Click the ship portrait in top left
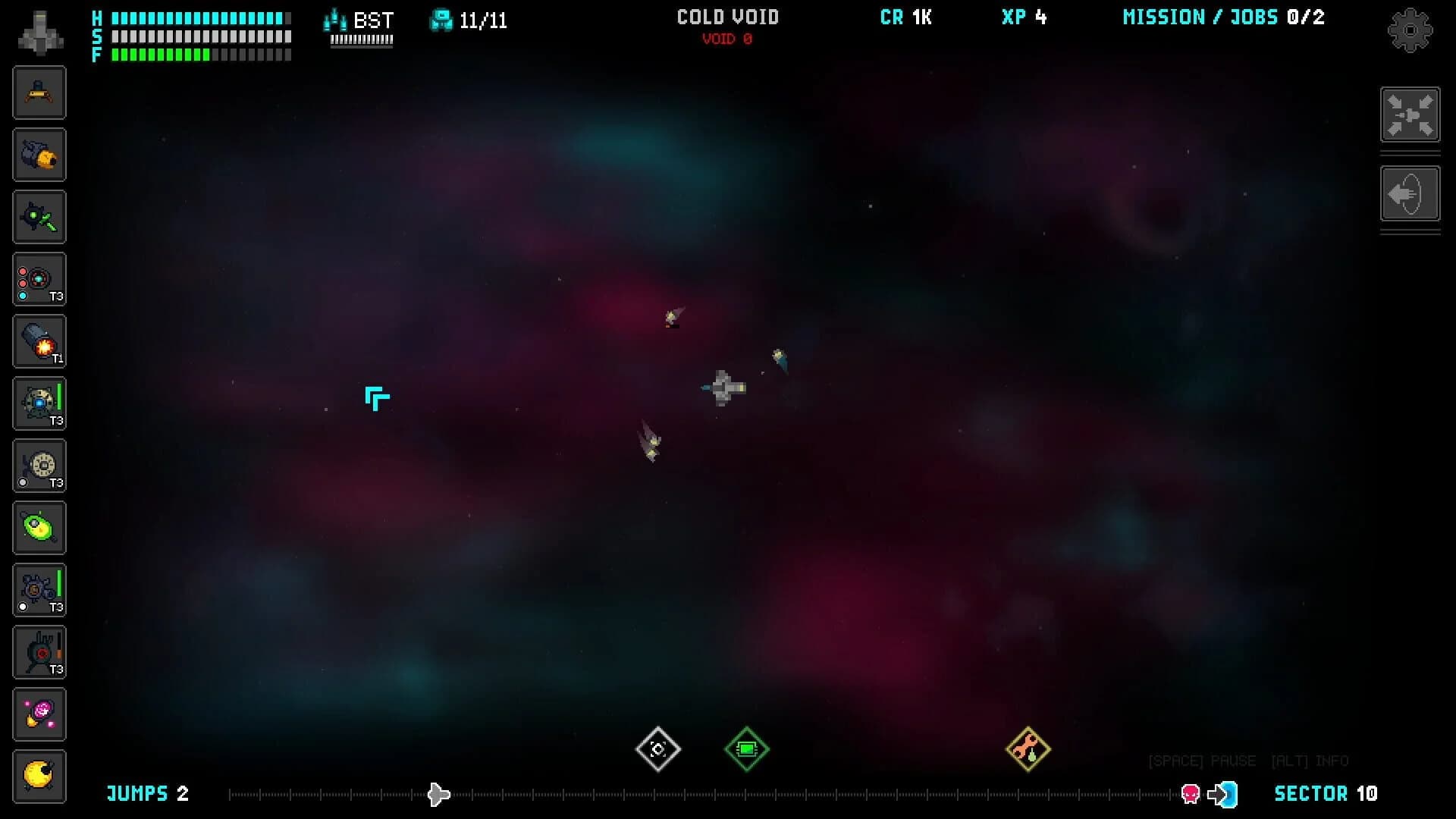The width and height of the screenshot is (1456, 819). point(38,32)
